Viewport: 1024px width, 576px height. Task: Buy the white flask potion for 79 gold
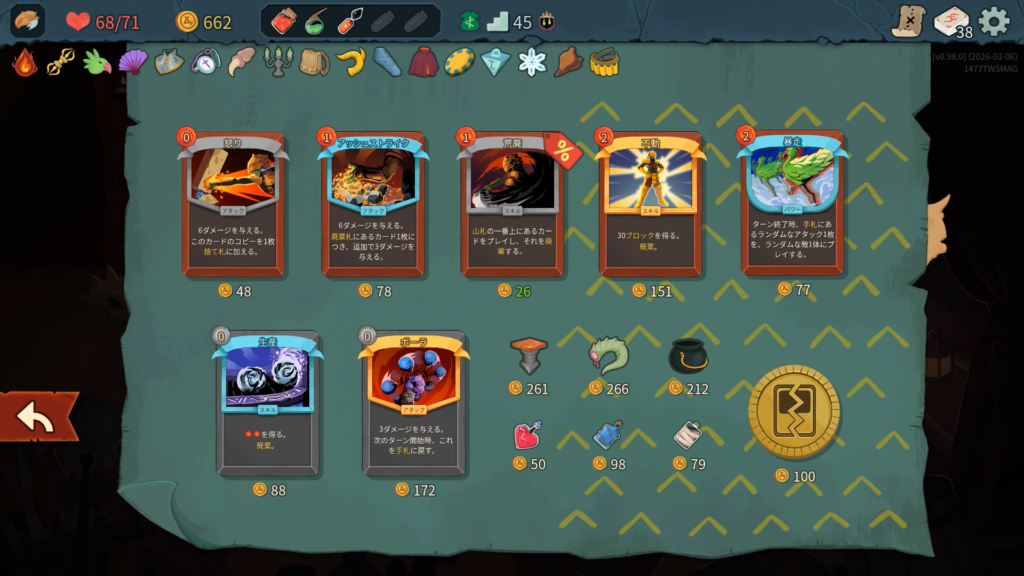tap(688, 435)
